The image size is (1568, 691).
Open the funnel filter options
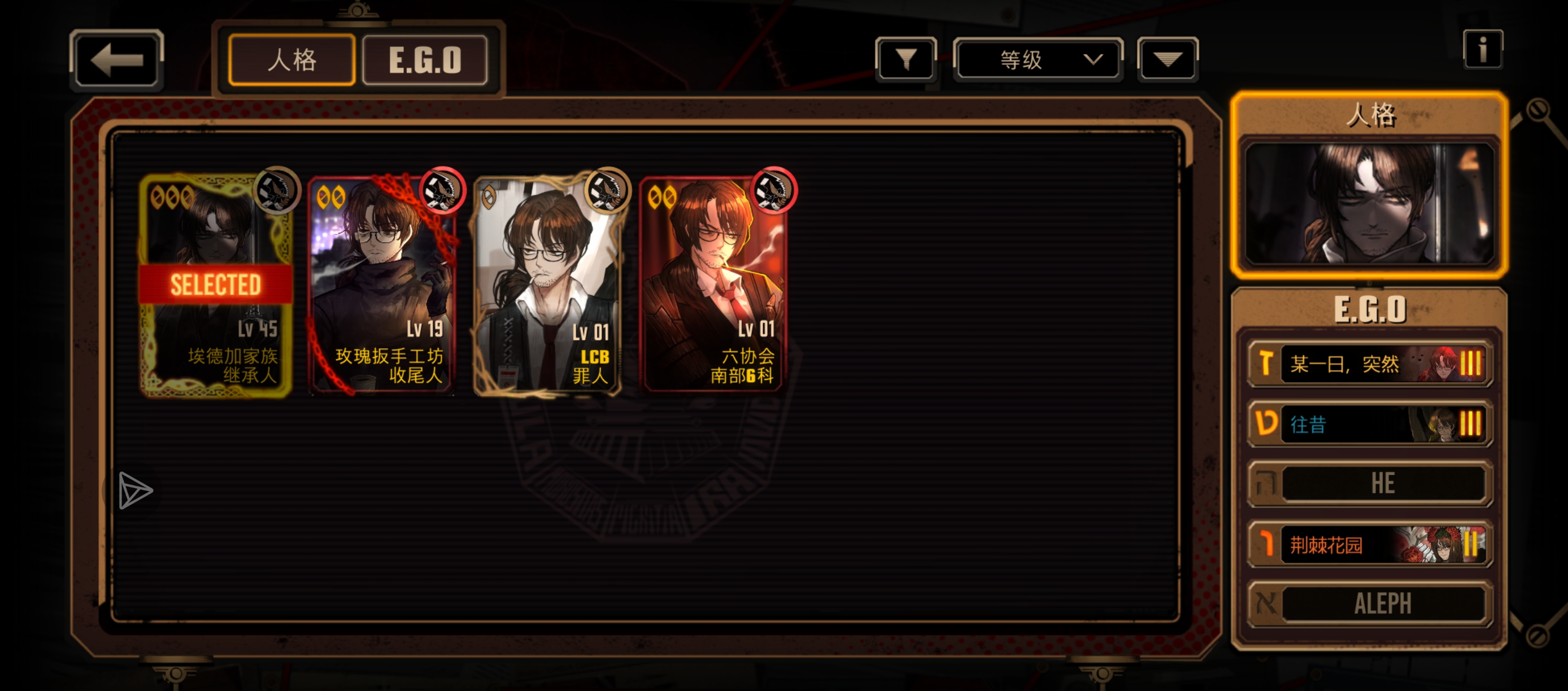pyautogui.click(x=906, y=60)
